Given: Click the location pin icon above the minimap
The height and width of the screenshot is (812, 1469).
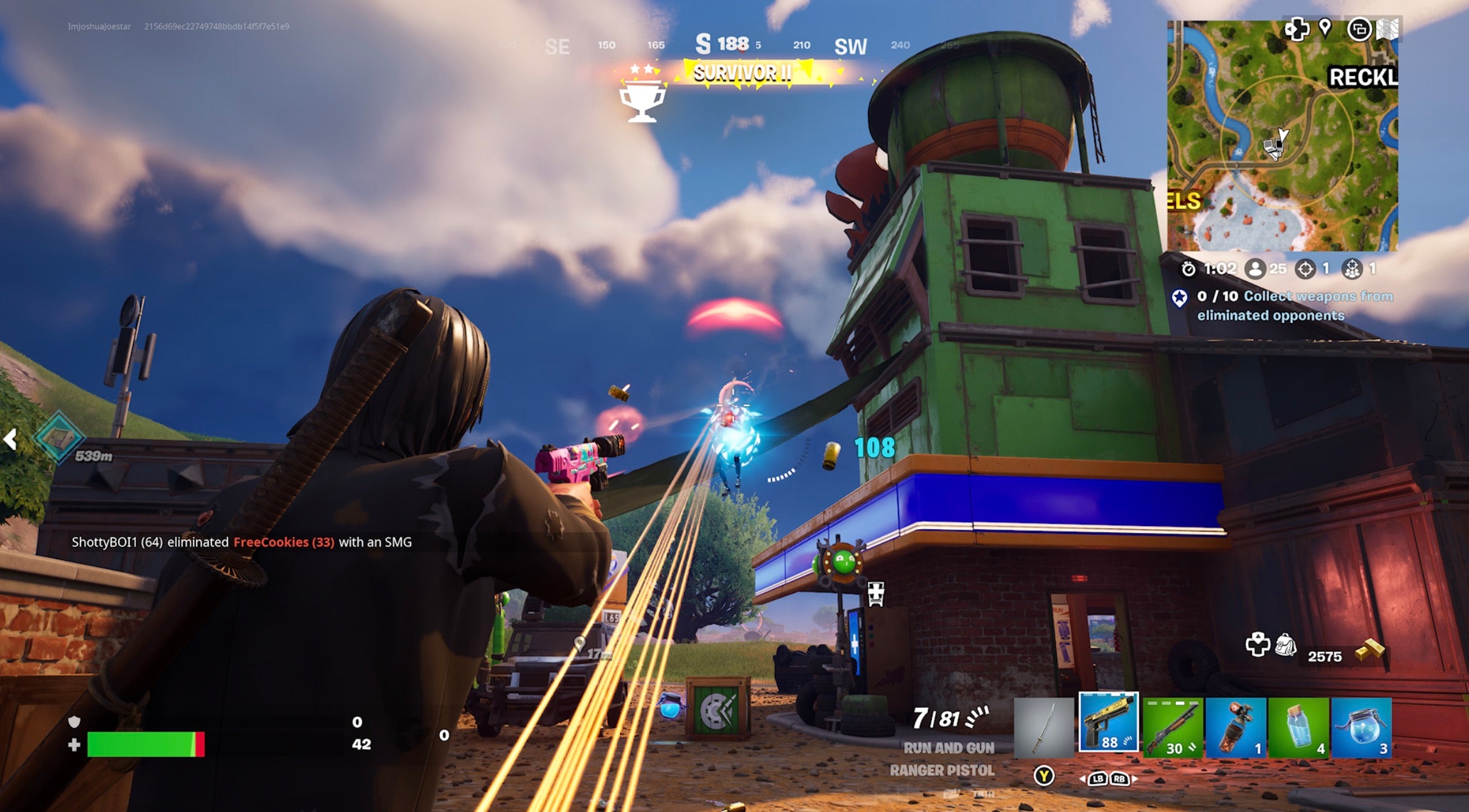Looking at the screenshot, I should [1325, 29].
